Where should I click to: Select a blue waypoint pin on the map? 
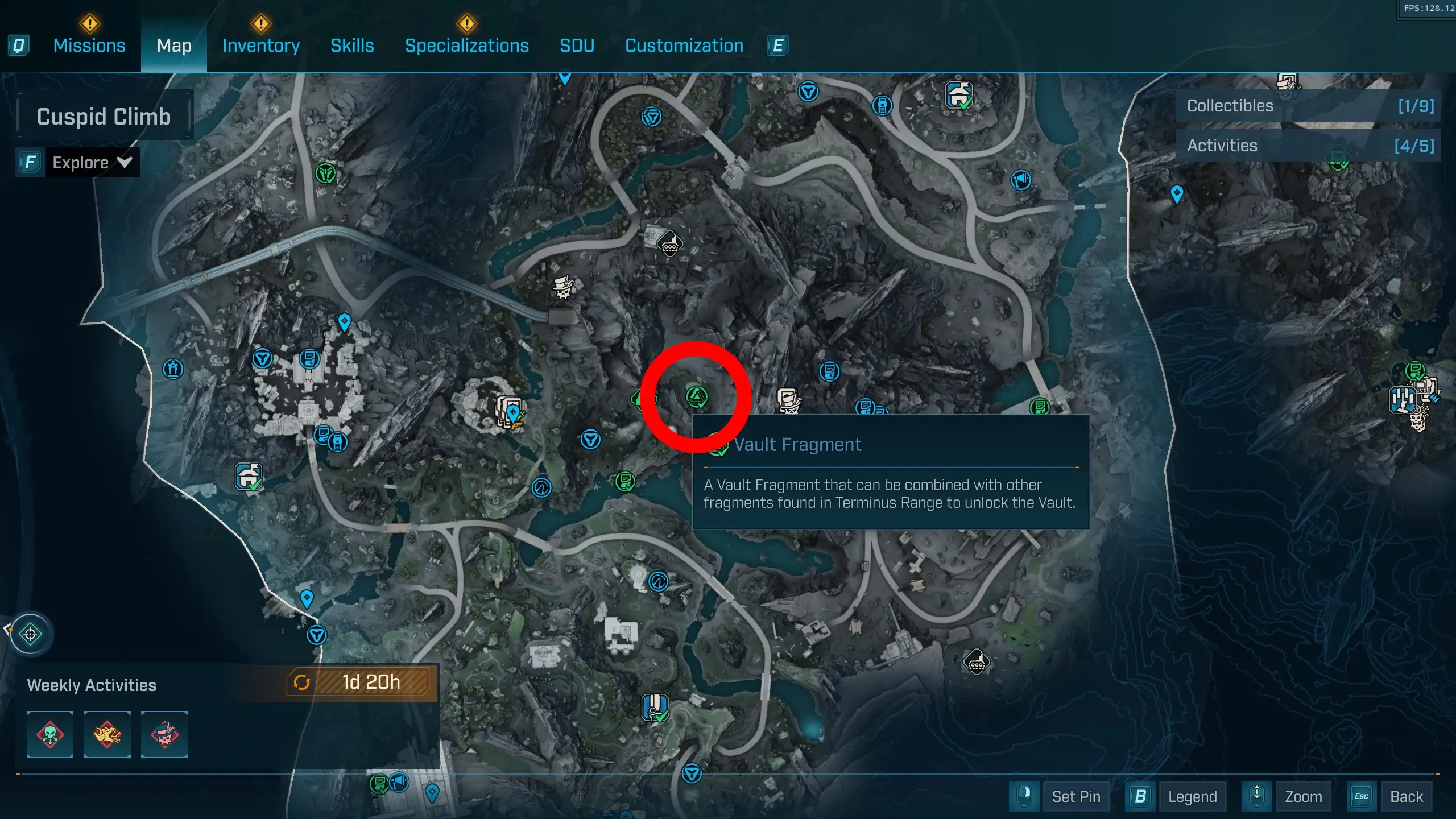344,321
